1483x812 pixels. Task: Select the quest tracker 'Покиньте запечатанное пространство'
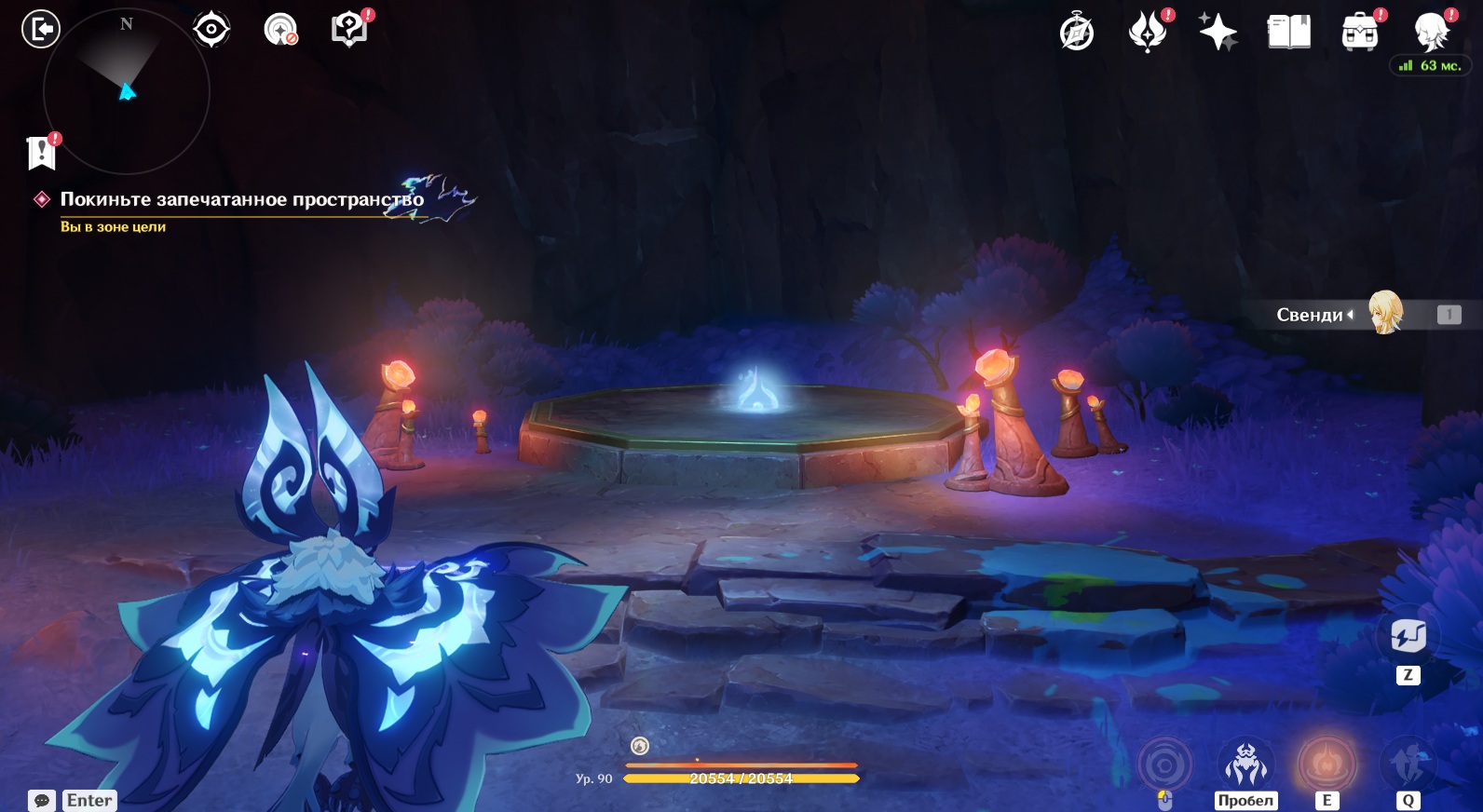(241, 199)
